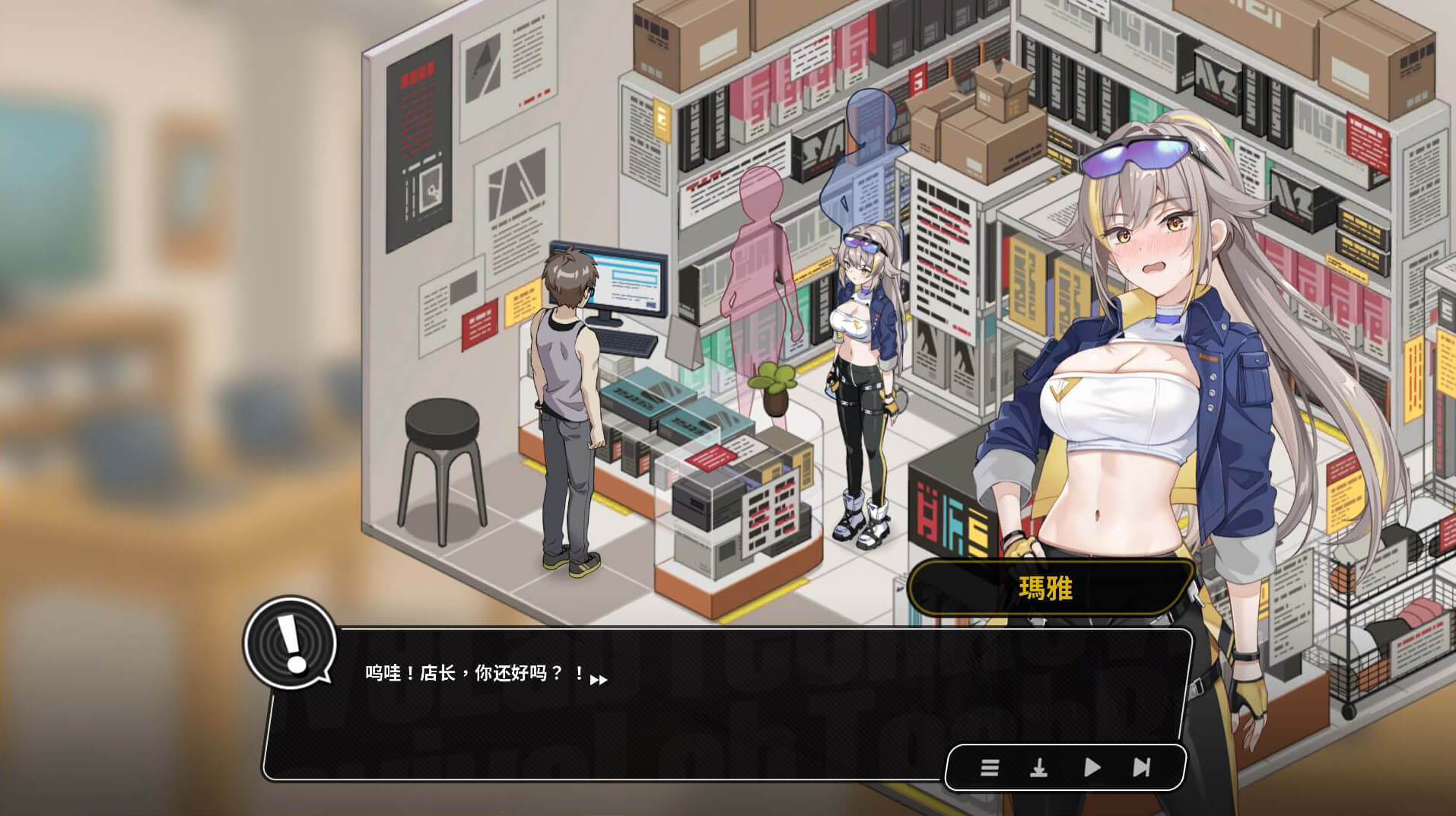Viewport: 1456px width, 816px height.
Task: Advance the dialogue via the double-arrow continue indicator
Action: (599, 680)
